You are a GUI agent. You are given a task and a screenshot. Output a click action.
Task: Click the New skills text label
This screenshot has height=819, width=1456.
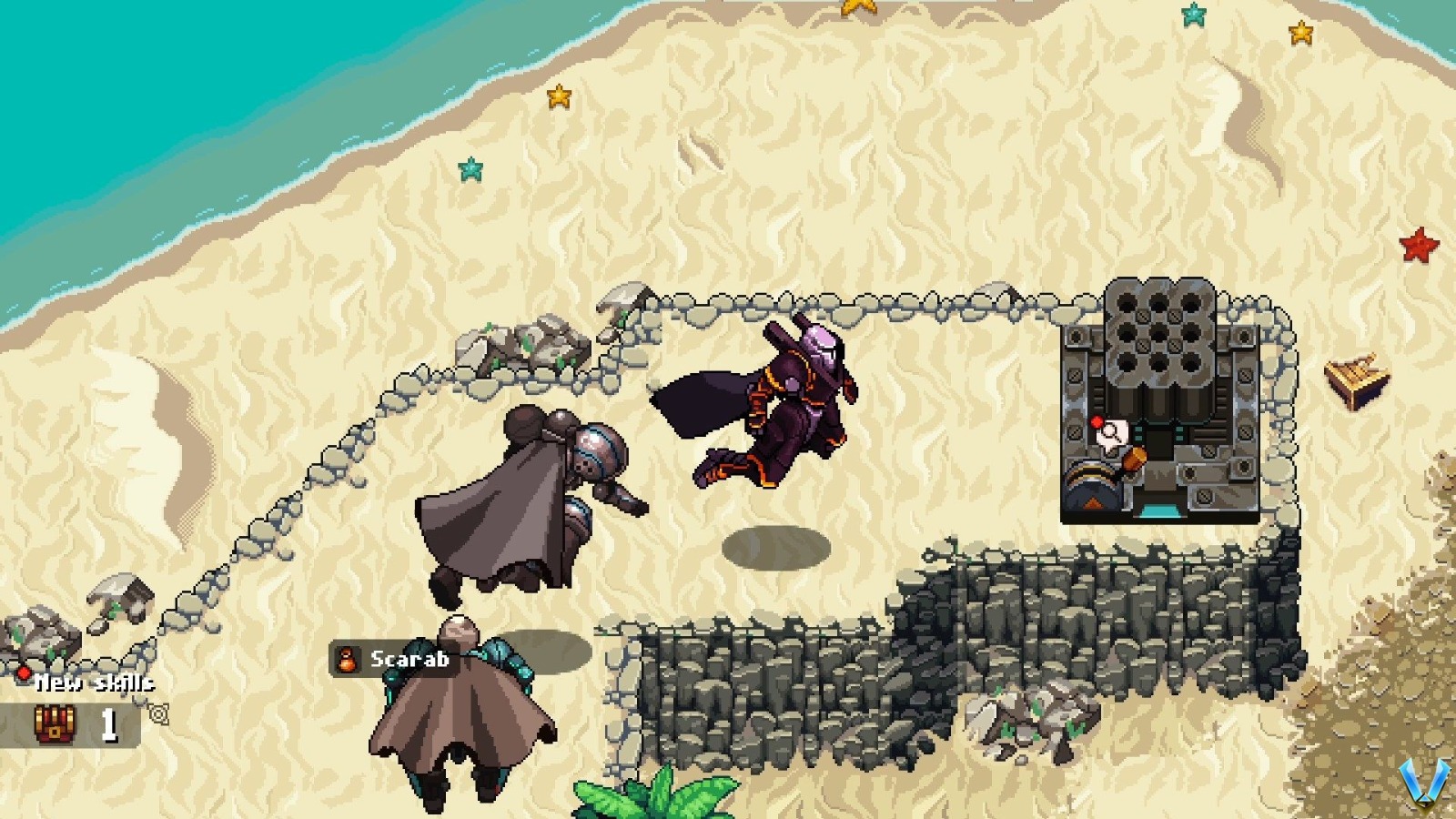[x=94, y=683]
